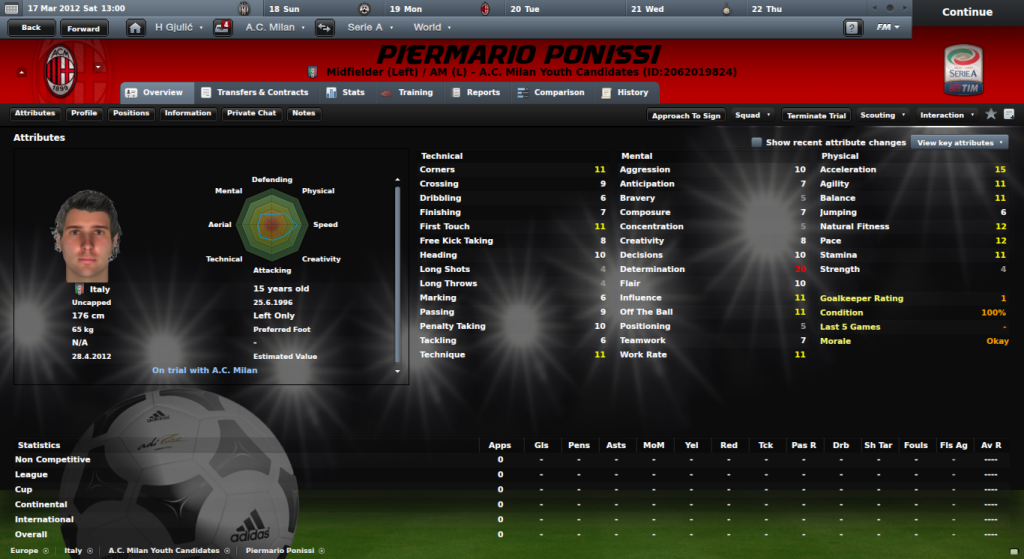Viewport: 1024px width, 559px height.
Task: View the History tab
Action: (625, 93)
